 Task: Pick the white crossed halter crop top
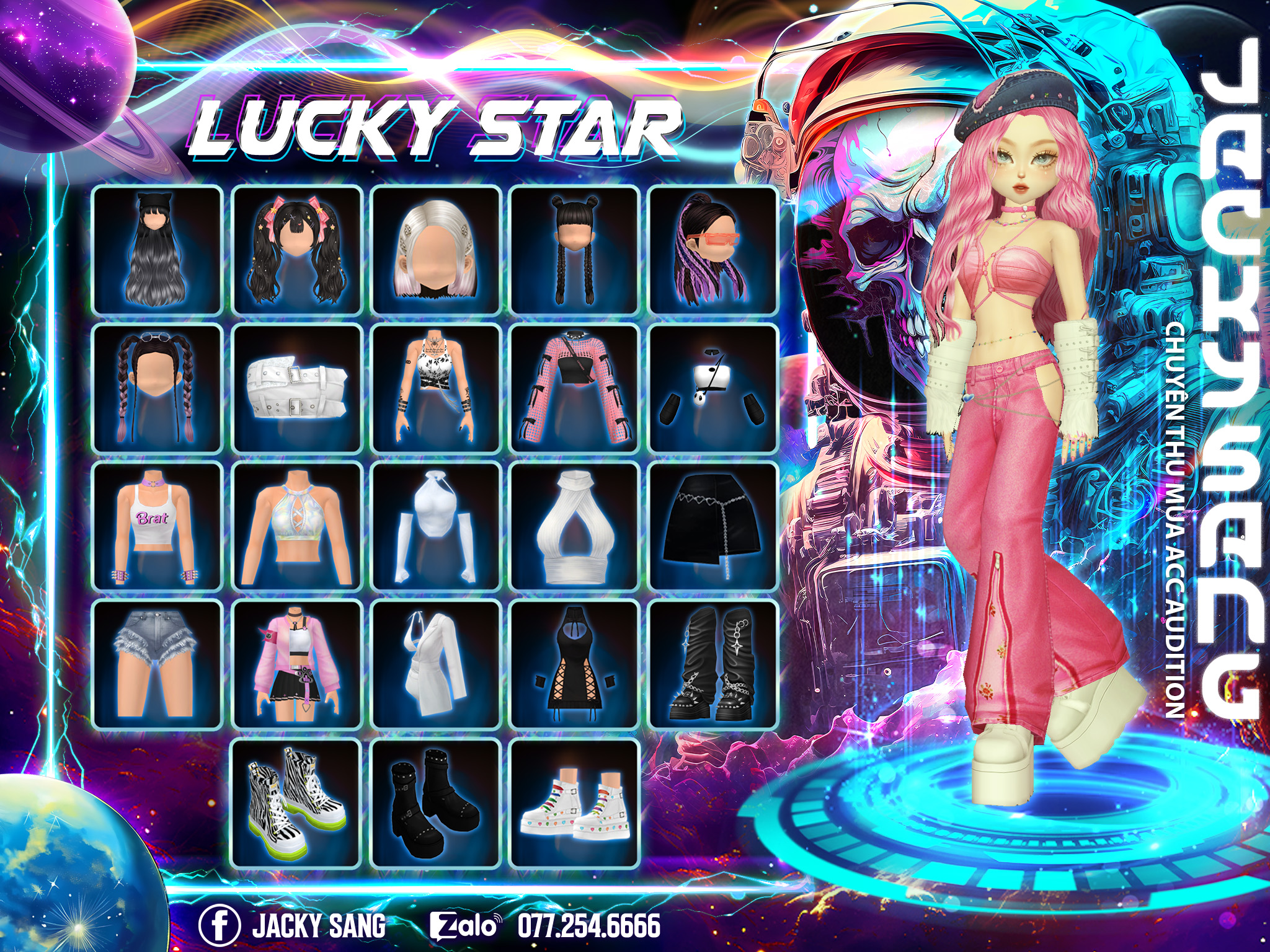[x=574, y=527]
